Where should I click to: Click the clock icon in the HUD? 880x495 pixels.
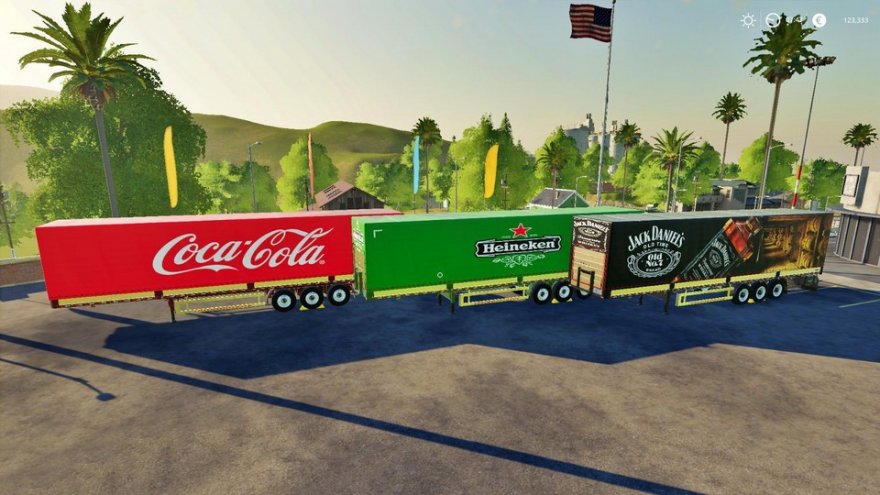773,20
